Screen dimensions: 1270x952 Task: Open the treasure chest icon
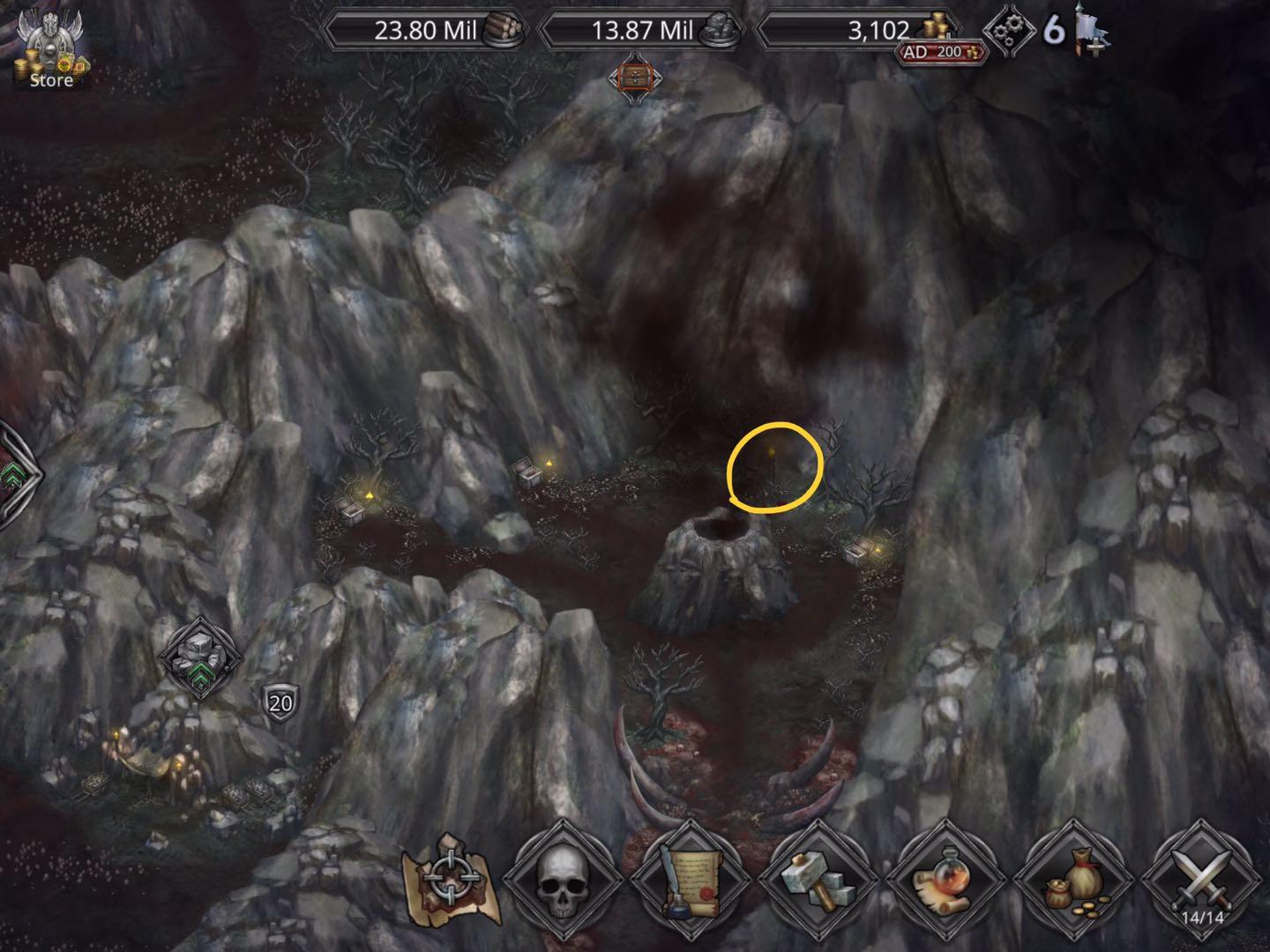pyautogui.click(x=632, y=78)
